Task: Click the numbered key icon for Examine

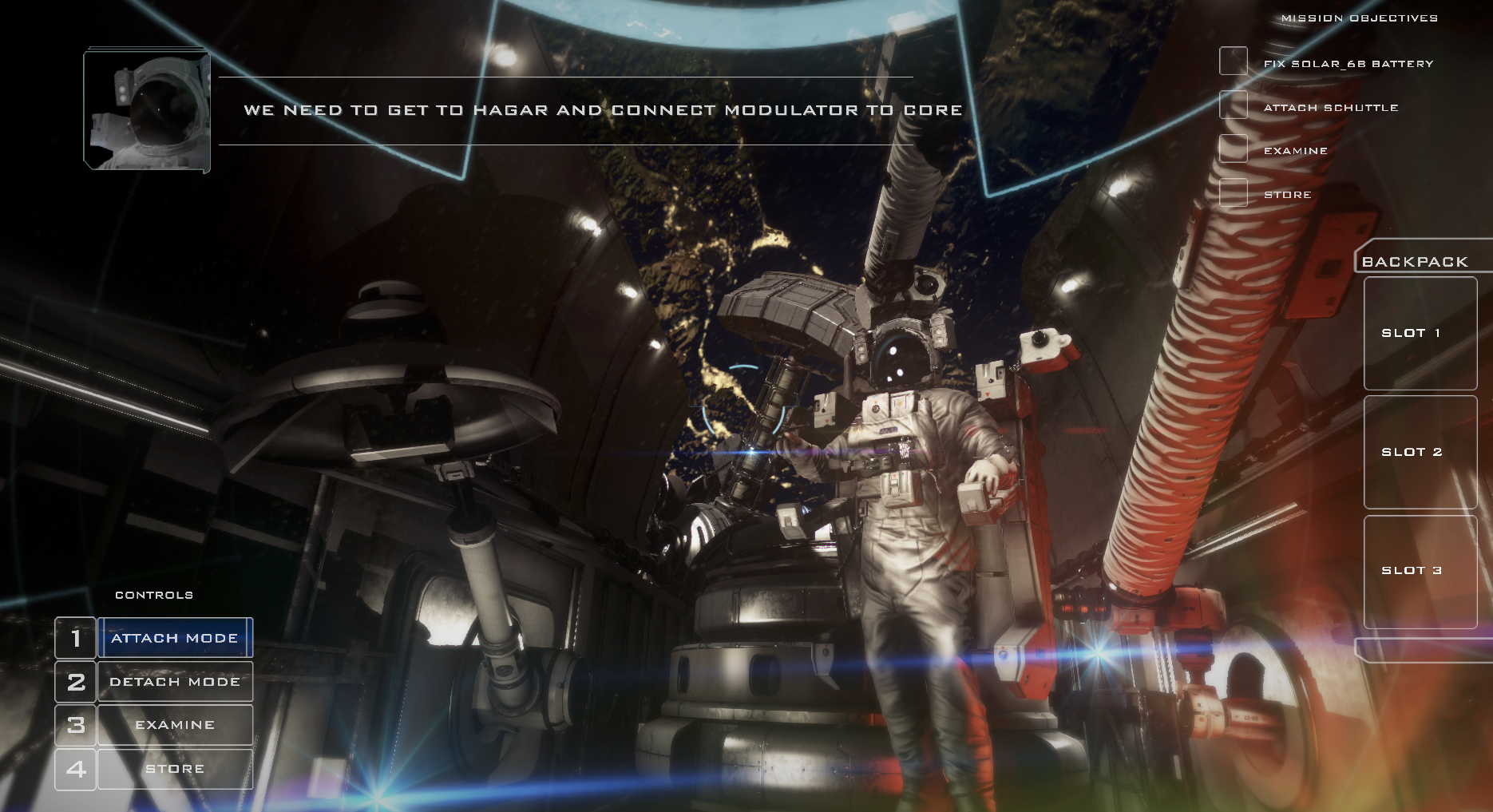Action: [75, 724]
